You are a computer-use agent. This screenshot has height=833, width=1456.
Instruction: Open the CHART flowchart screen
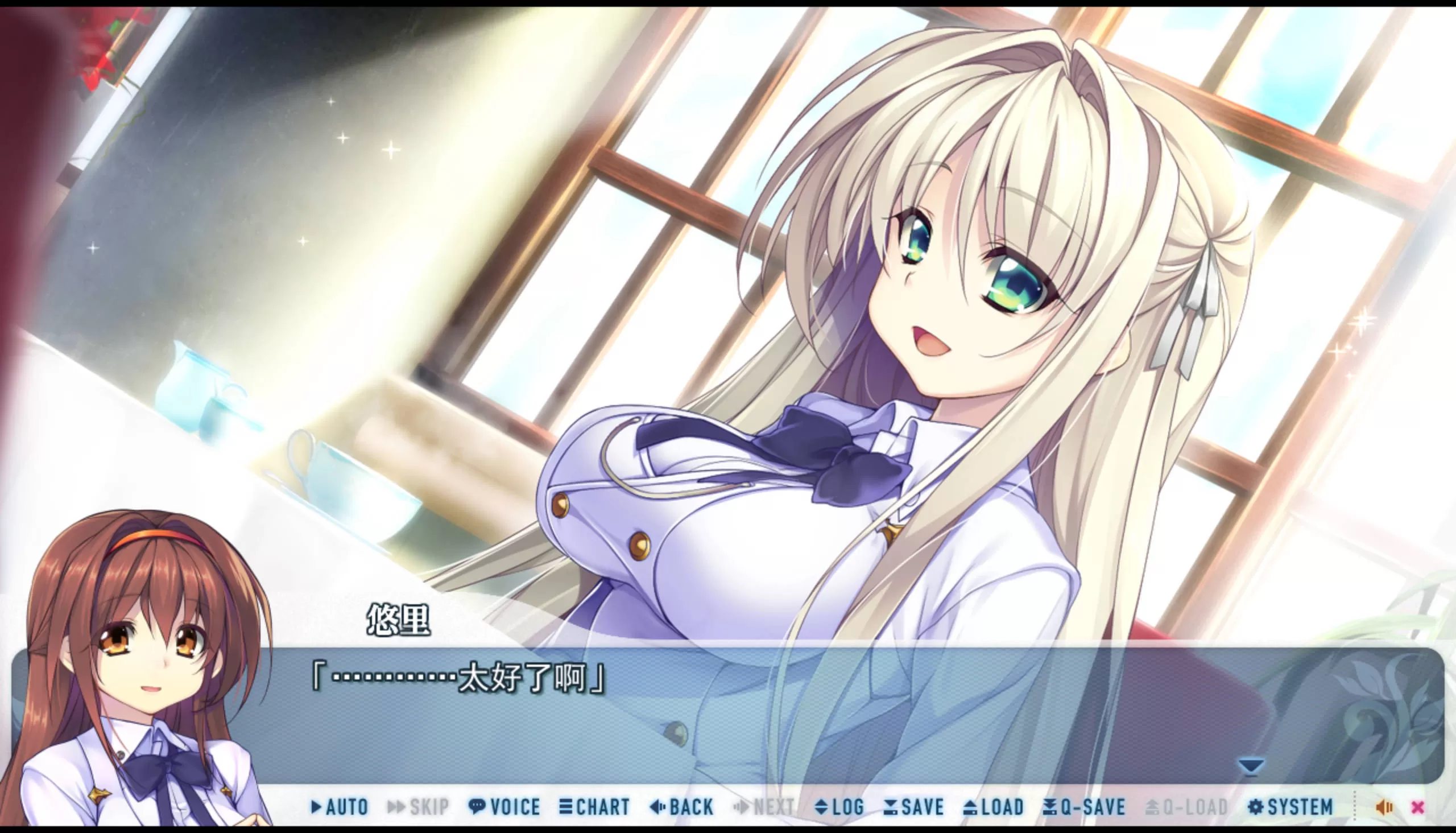tap(595, 807)
